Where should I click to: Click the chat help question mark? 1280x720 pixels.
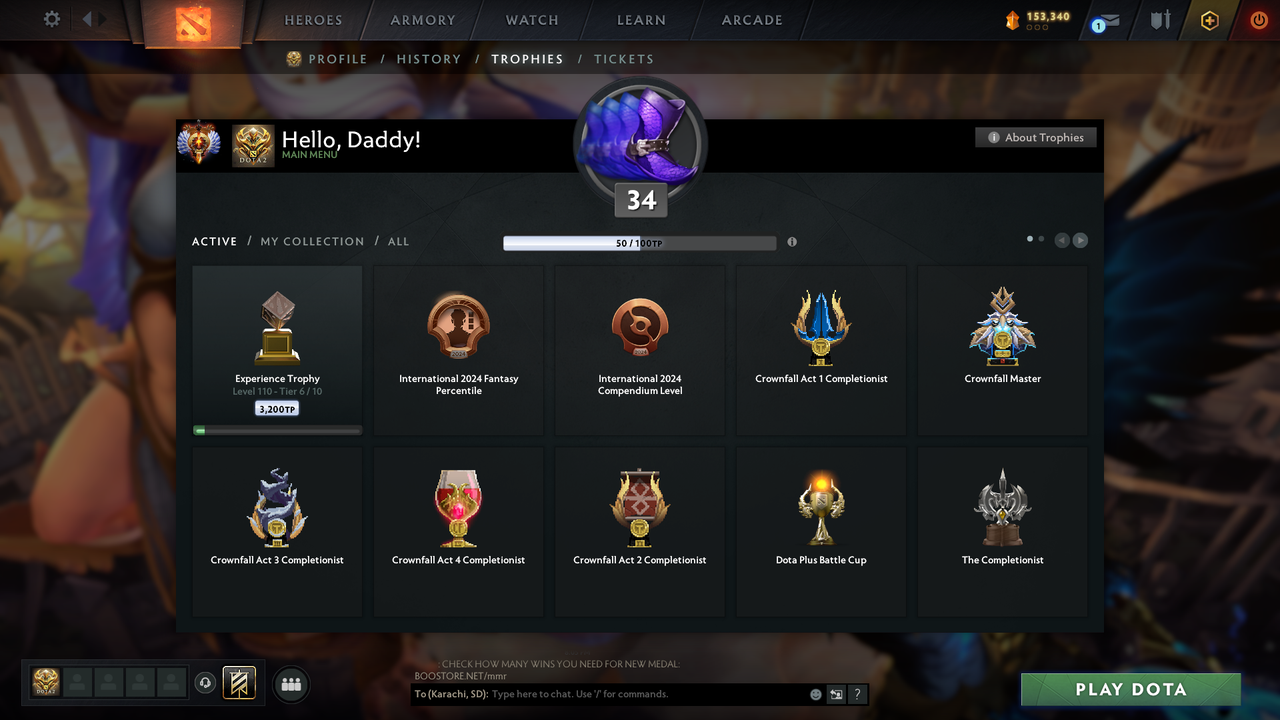pos(857,694)
